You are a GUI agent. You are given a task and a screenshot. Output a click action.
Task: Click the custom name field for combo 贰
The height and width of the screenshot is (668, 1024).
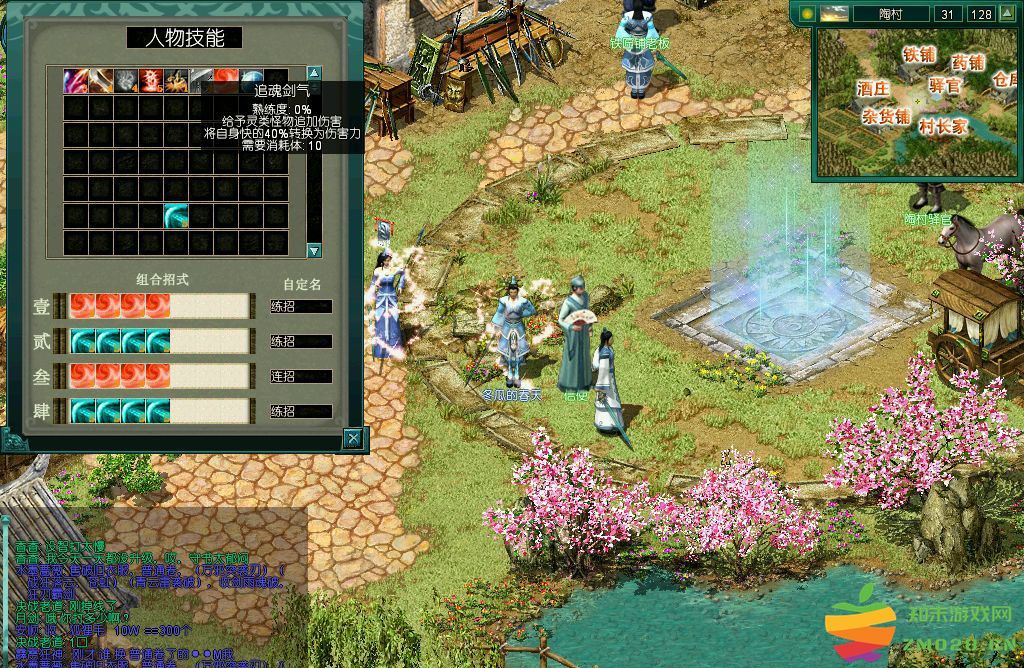click(301, 342)
